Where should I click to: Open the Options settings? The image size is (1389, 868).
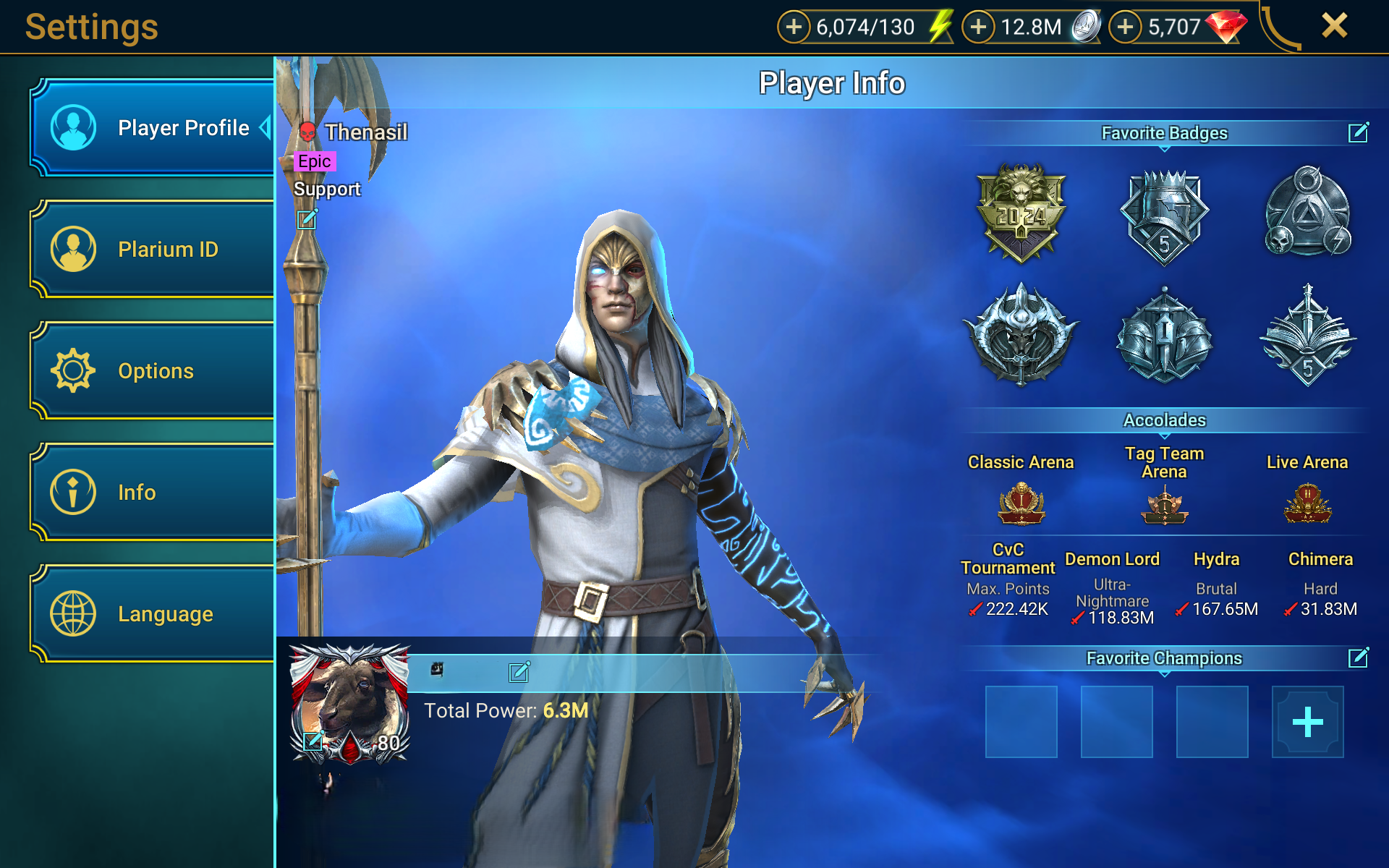[x=152, y=371]
